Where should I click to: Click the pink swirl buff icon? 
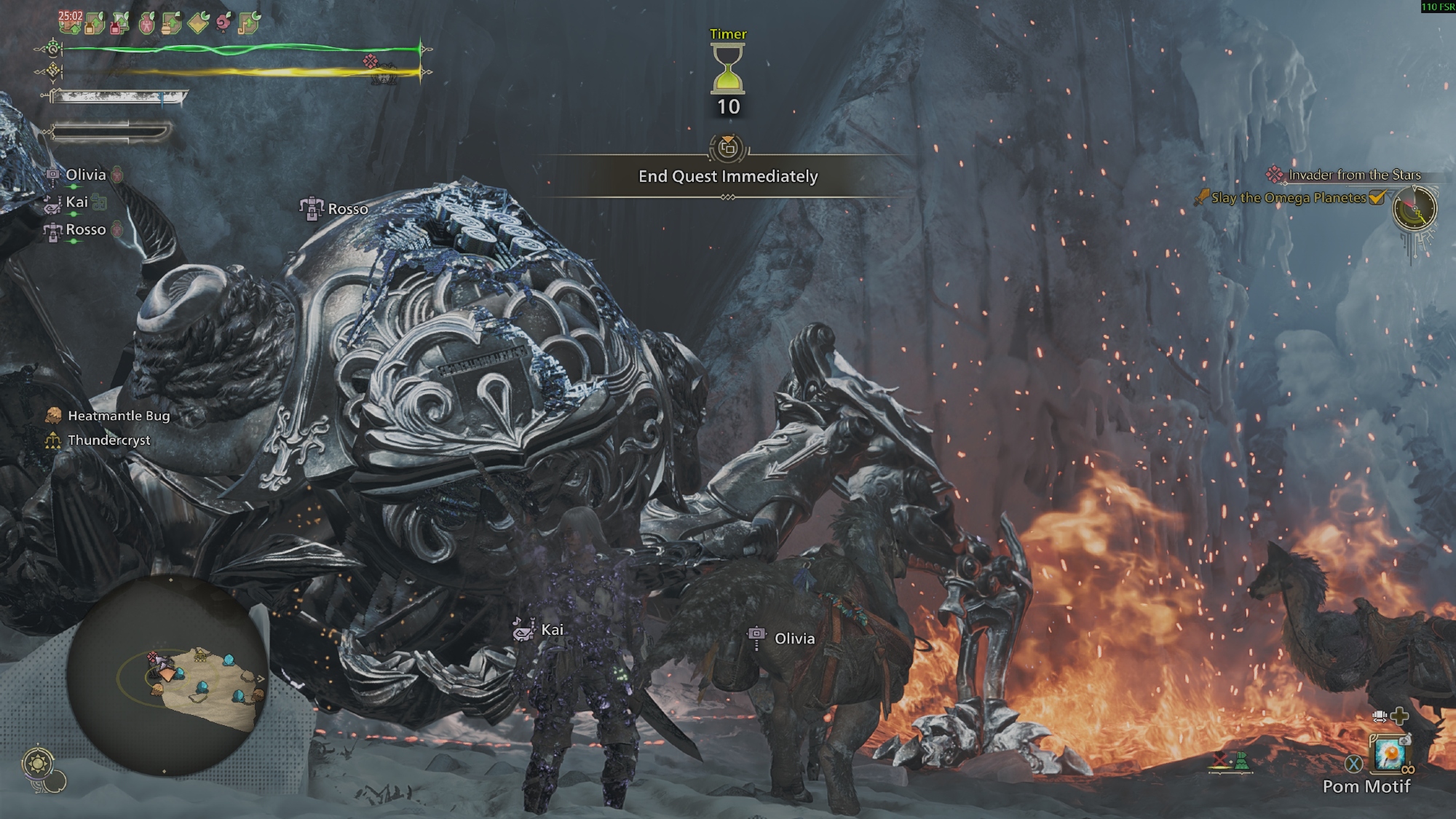click(x=223, y=23)
